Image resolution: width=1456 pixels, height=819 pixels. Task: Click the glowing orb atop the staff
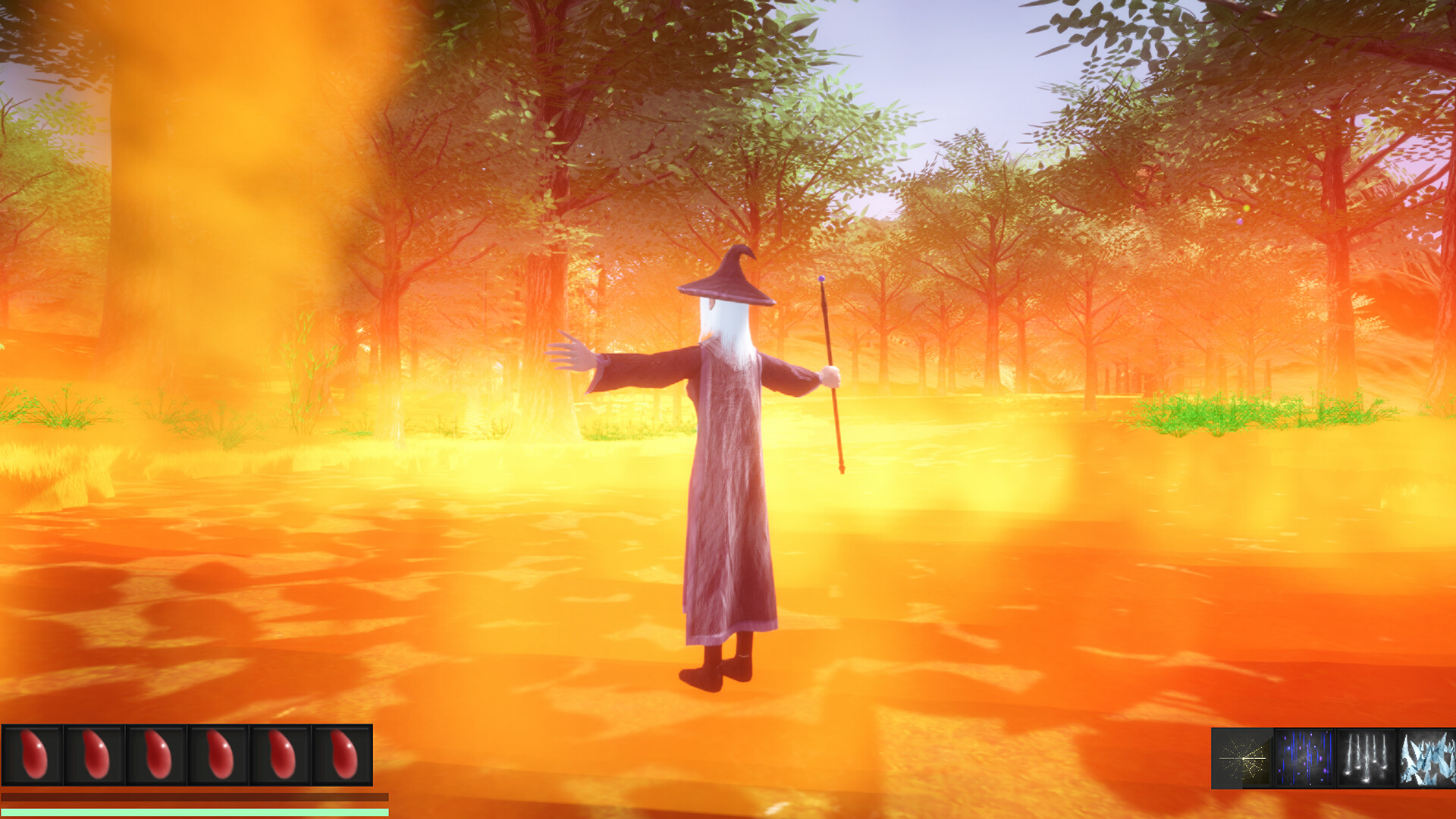coord(822,279)
